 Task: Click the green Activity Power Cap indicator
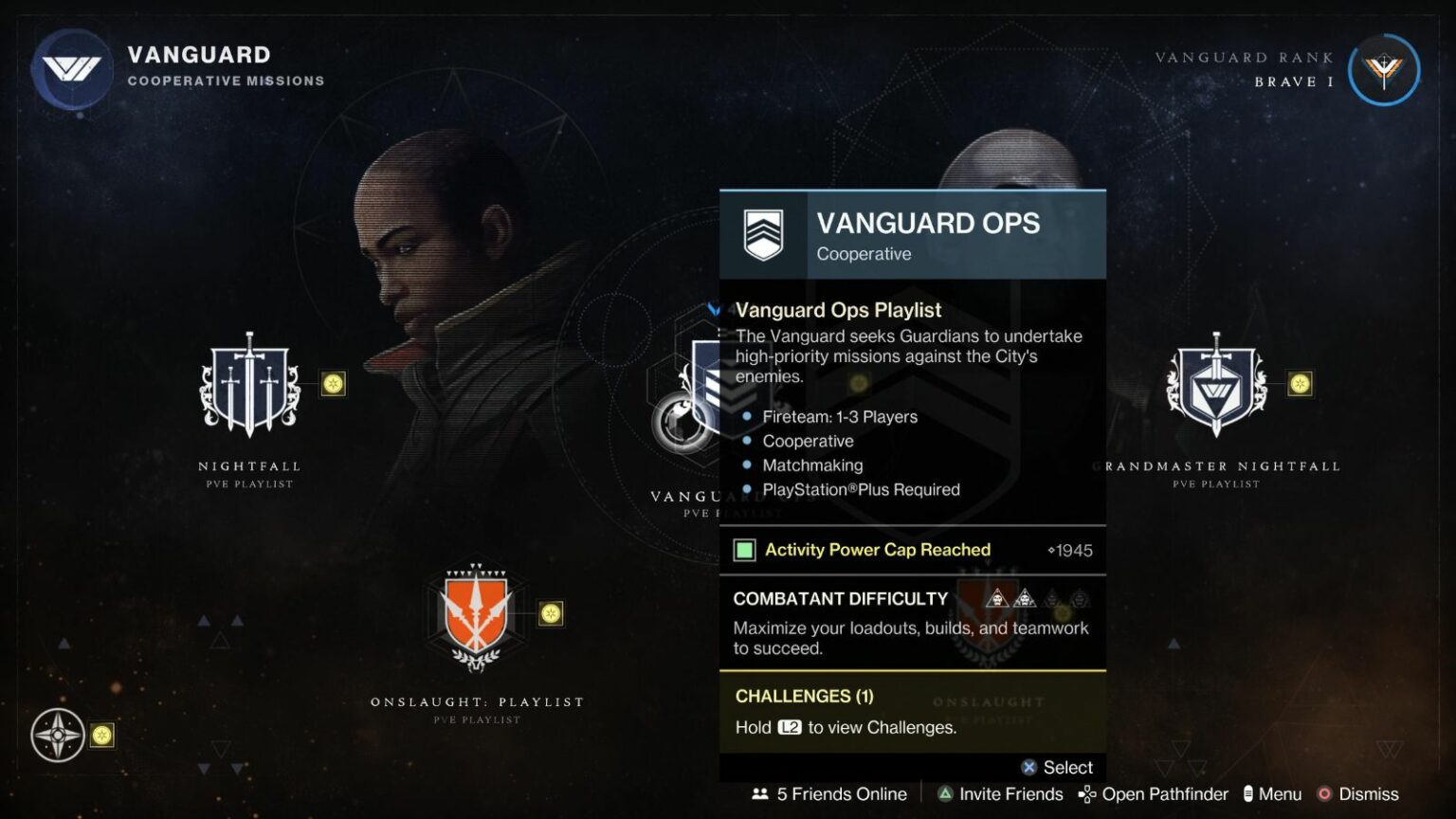743,550
